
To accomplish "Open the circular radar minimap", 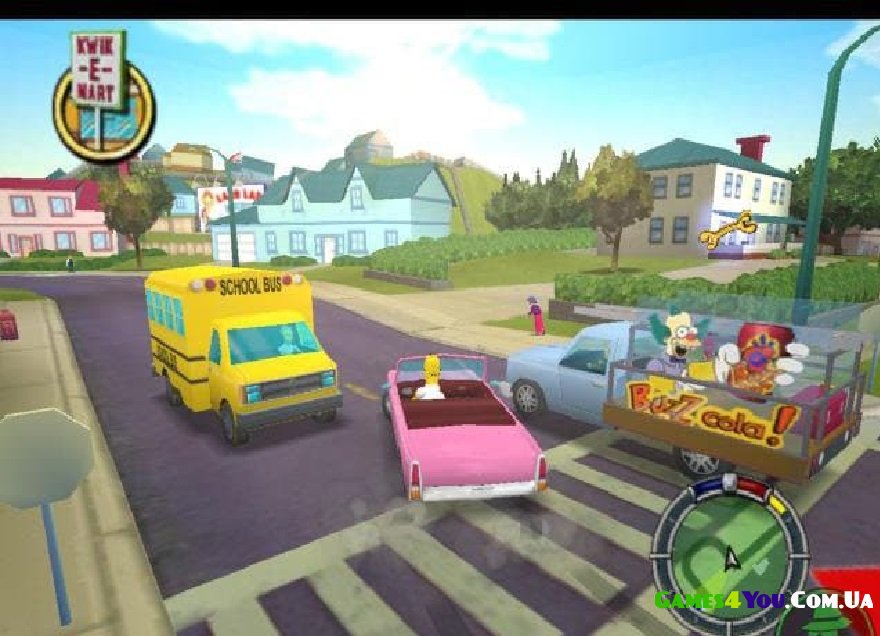I will coord(729,550).
